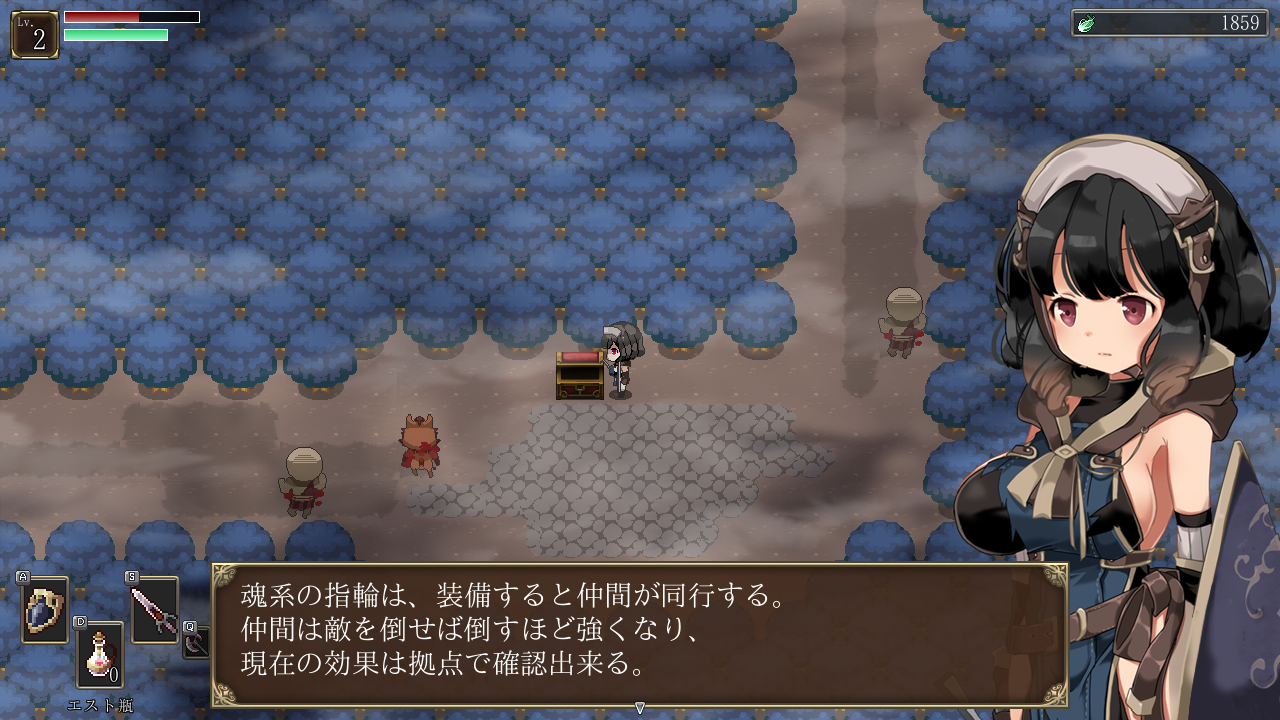Click the Lv. 2 level badge

point(33,31)
